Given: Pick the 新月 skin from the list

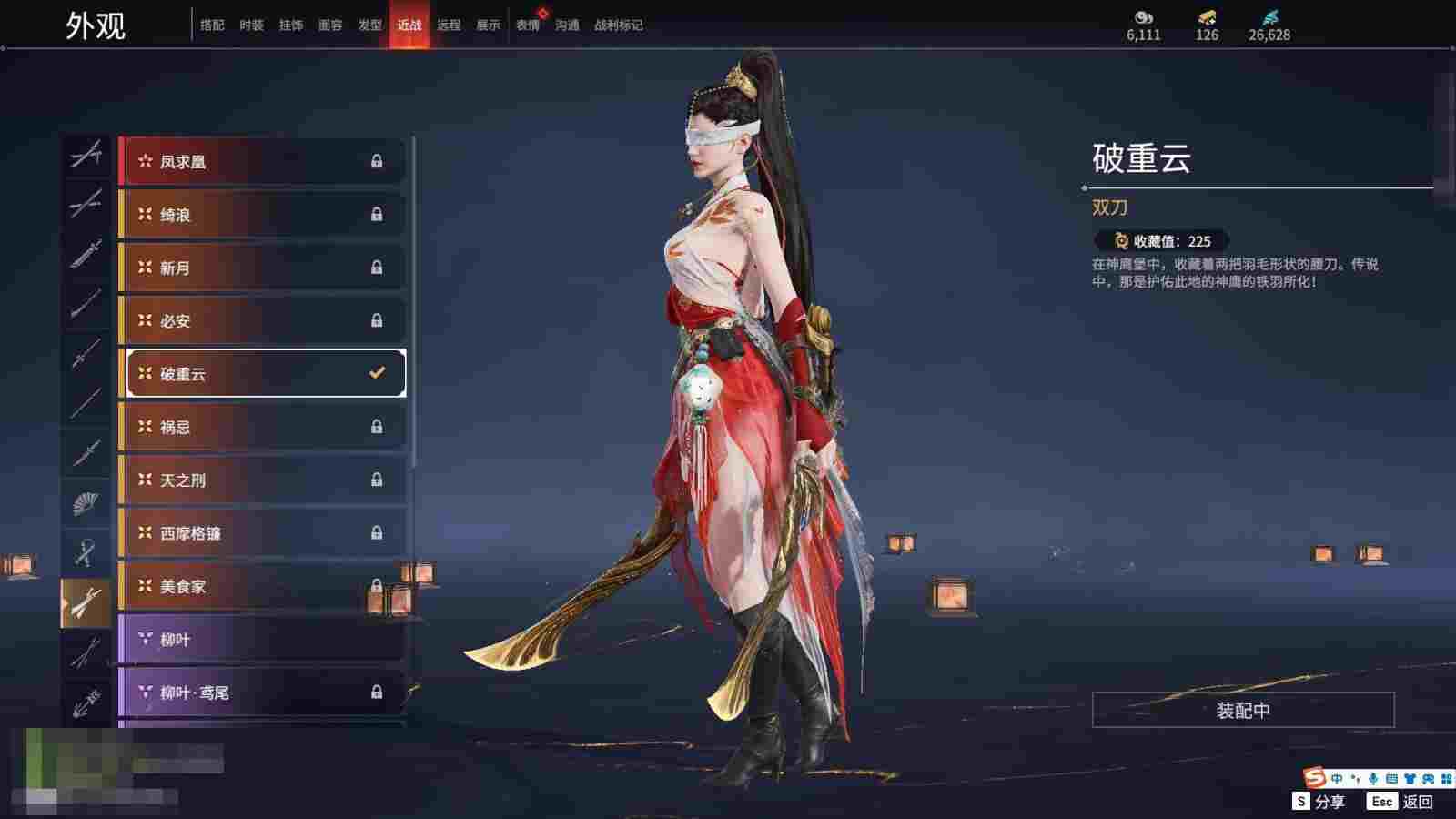Looking at the screenshot, I should [262, 268].
